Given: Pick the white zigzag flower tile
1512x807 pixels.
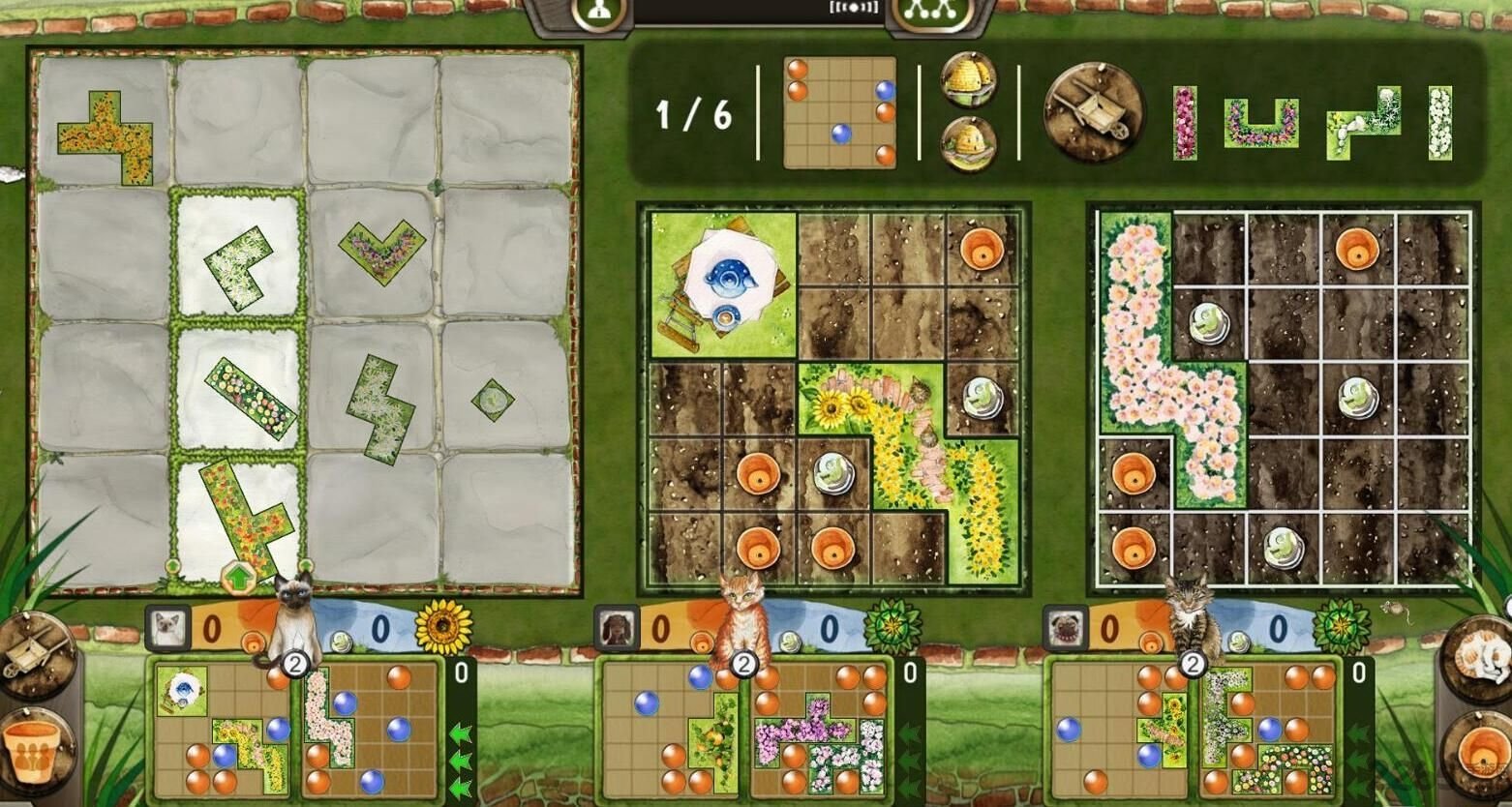Looking at the screenshot, I should coord(378,408).
